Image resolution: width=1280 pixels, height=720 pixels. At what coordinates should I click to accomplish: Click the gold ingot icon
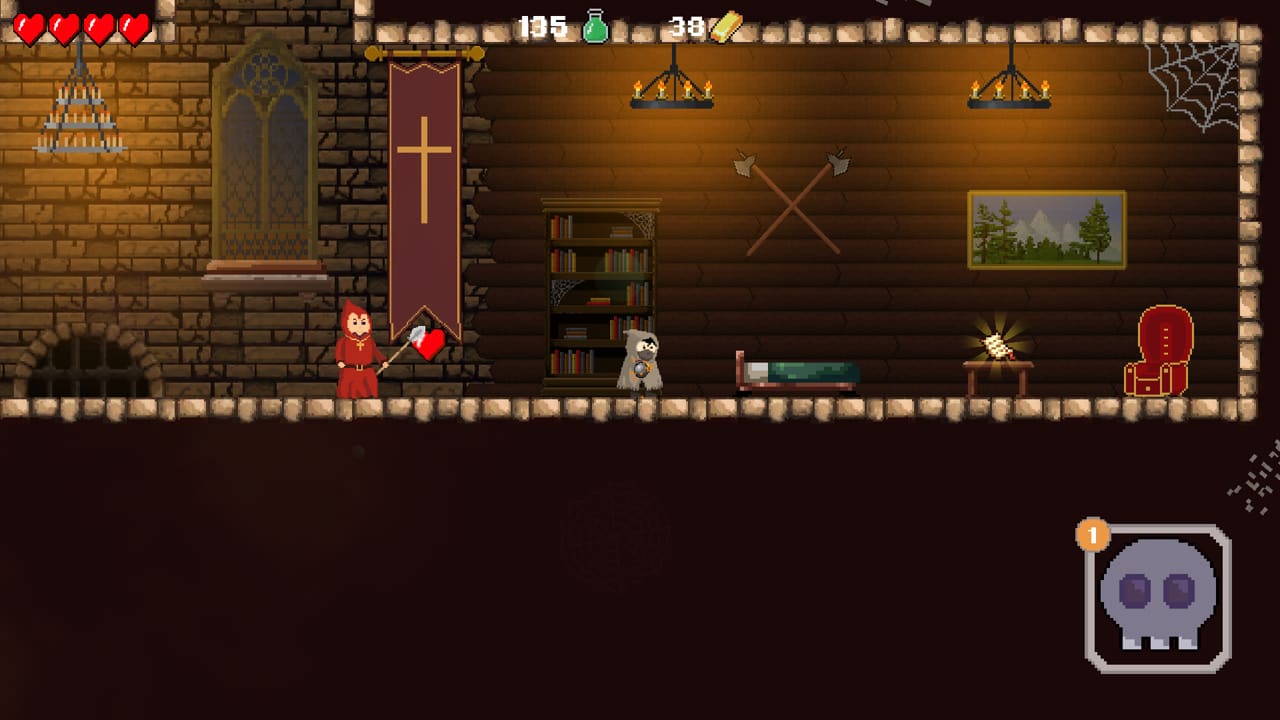728,27
